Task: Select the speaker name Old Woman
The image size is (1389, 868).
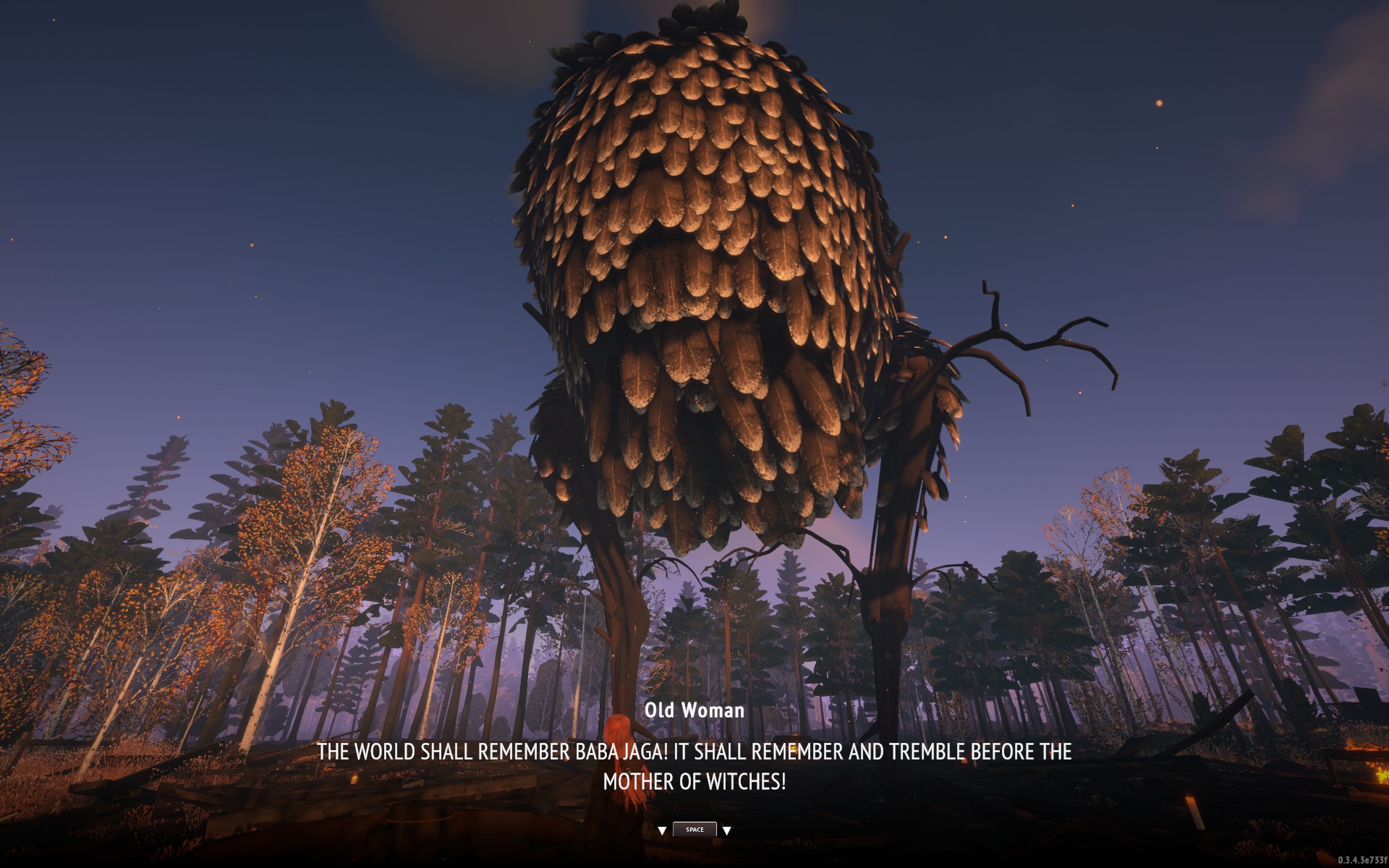Action: (x=694, y=711)
